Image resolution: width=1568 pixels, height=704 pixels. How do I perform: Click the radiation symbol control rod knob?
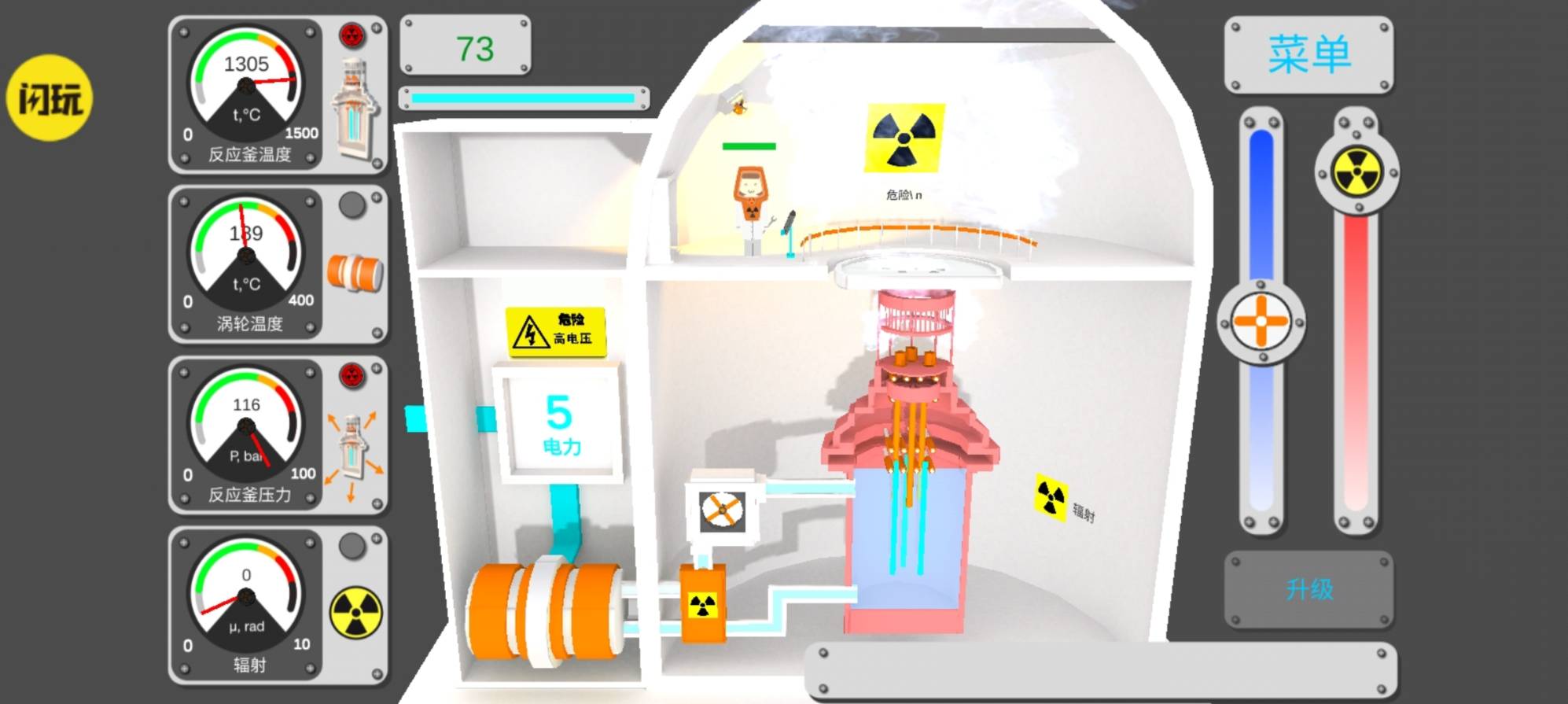[1356, 171]
